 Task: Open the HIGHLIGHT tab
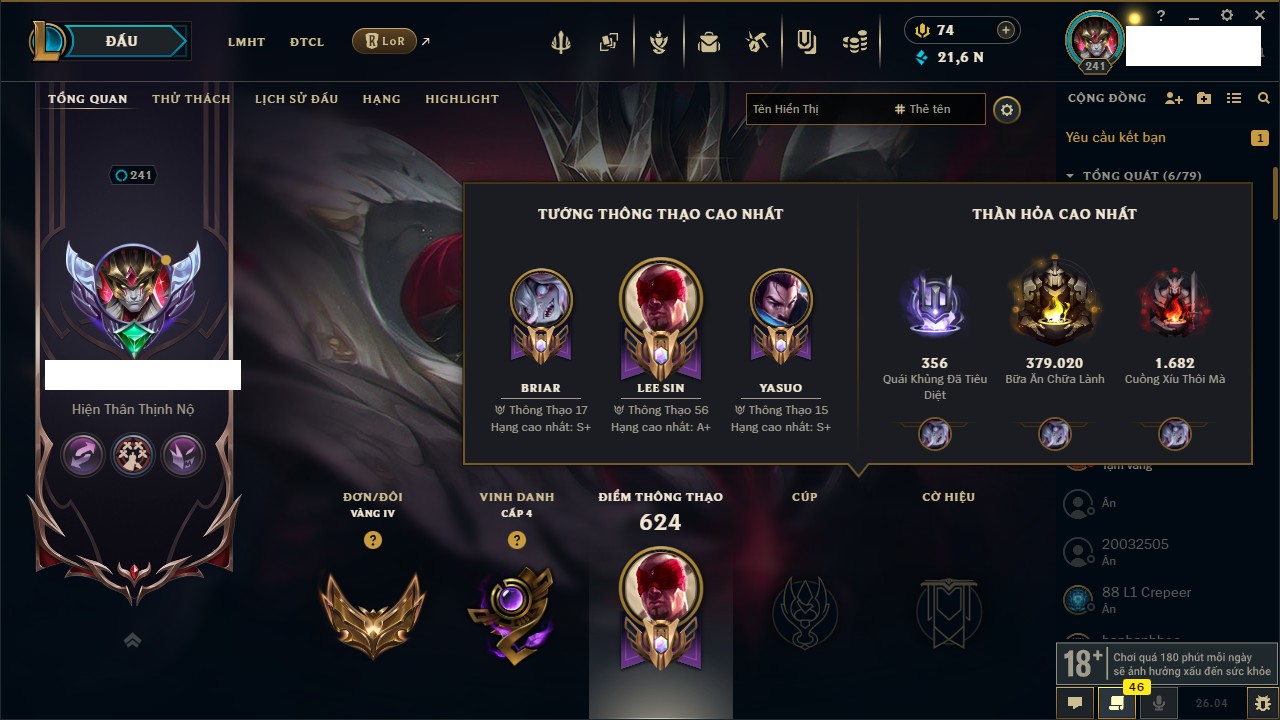[x=461, y=99]
